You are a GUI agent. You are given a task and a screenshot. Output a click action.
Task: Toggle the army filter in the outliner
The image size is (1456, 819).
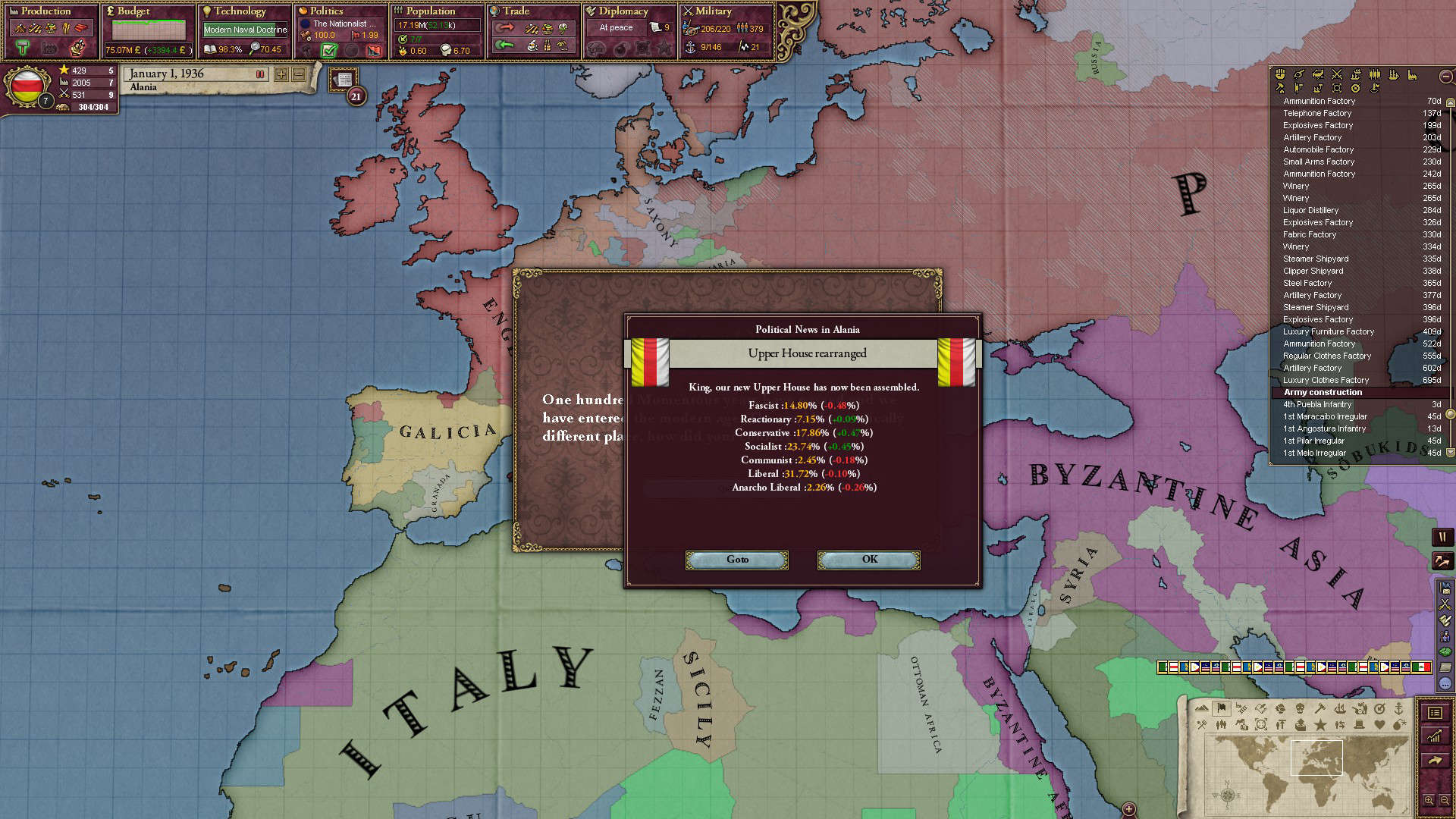coord(1375,75)
